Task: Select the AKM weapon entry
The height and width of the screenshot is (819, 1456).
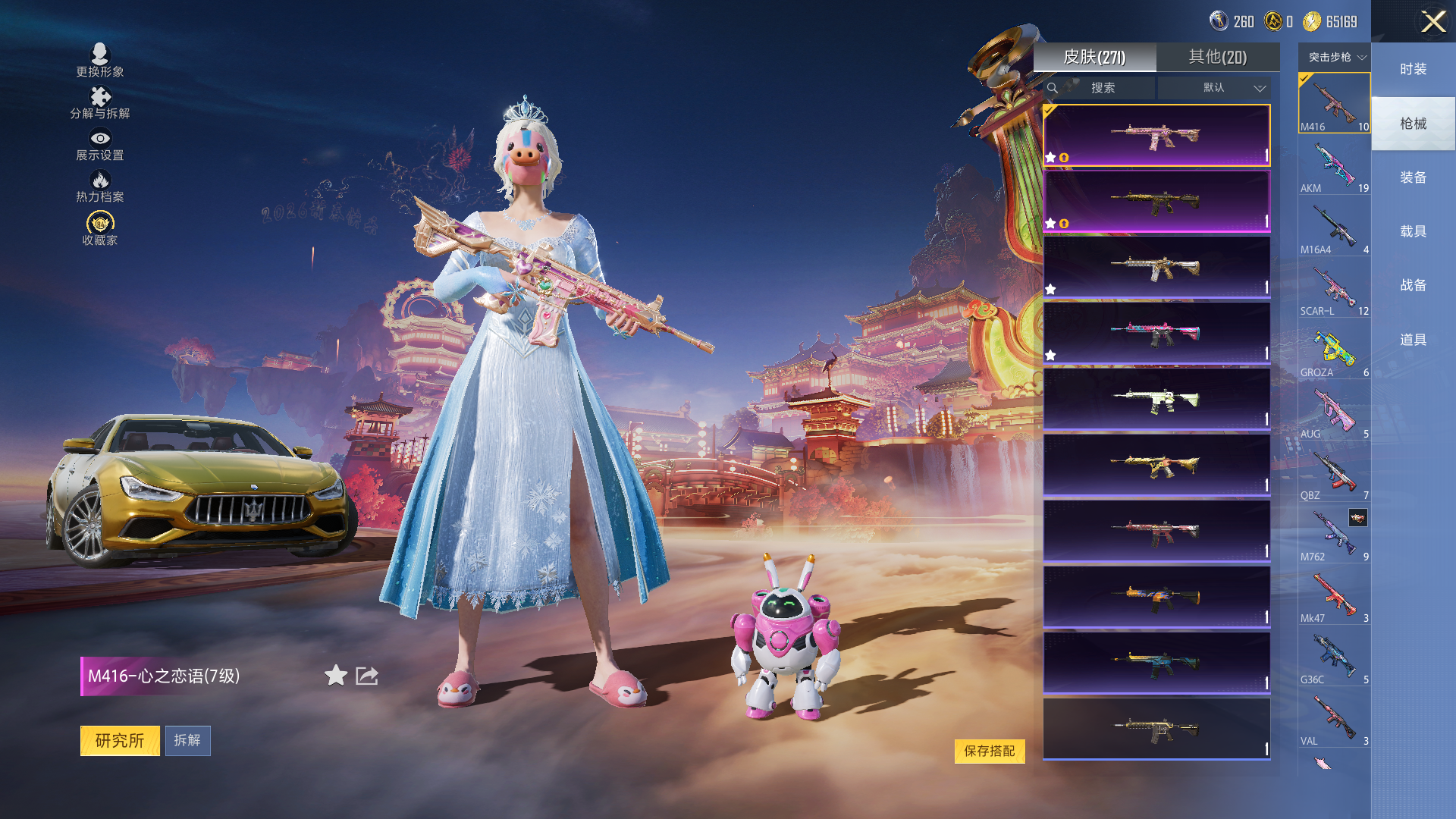Action: click(x=1334, y=167)
